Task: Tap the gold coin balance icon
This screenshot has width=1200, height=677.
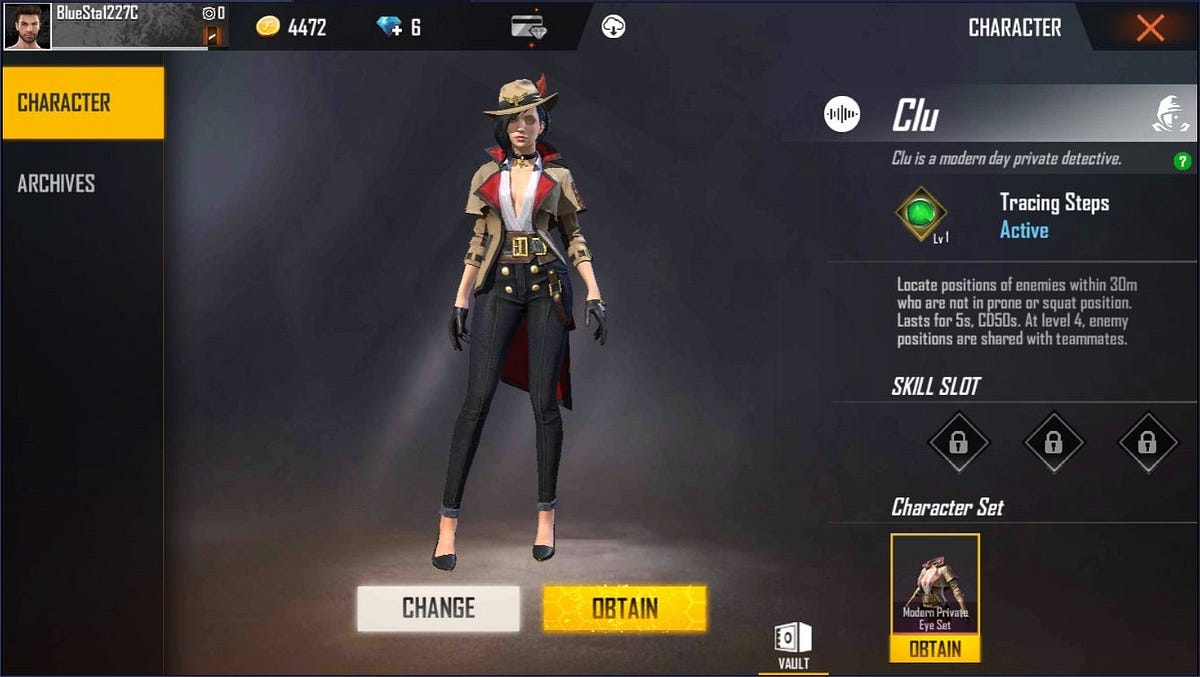Action: (267, 27)
